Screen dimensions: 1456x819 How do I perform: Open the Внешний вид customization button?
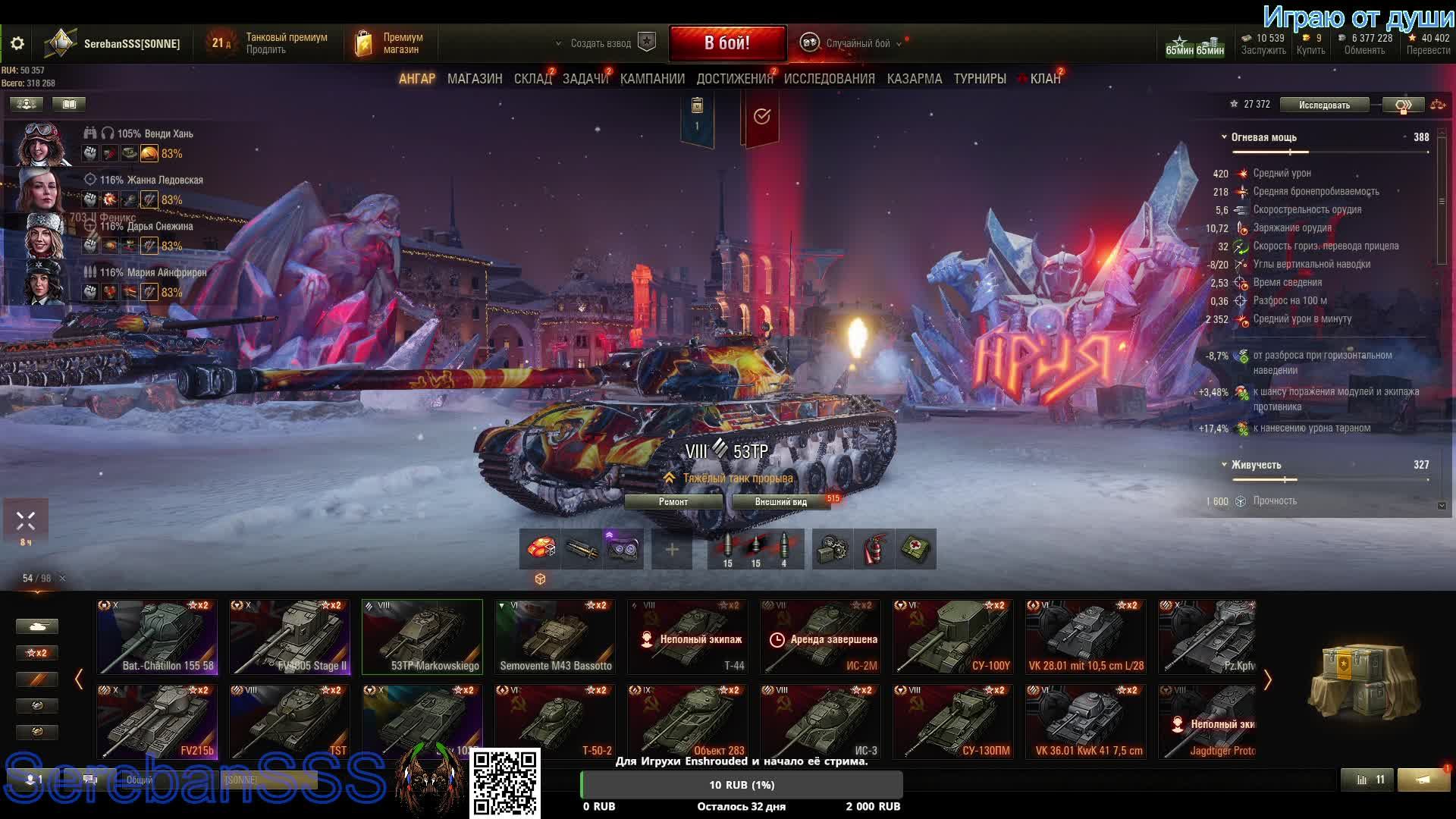pyautogui.click(x=780, y=502)
